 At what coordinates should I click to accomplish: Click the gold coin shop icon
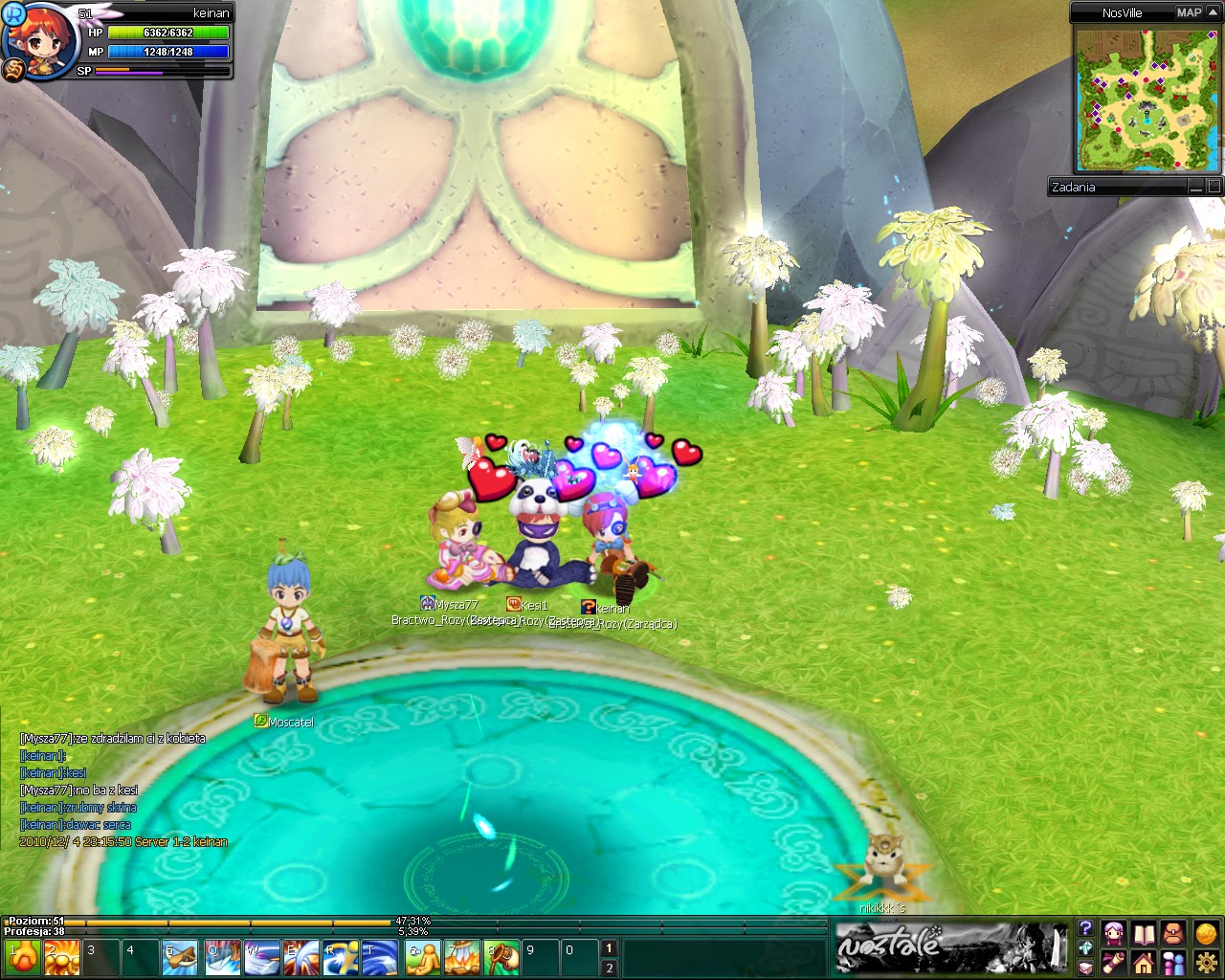click(1206, 932)
